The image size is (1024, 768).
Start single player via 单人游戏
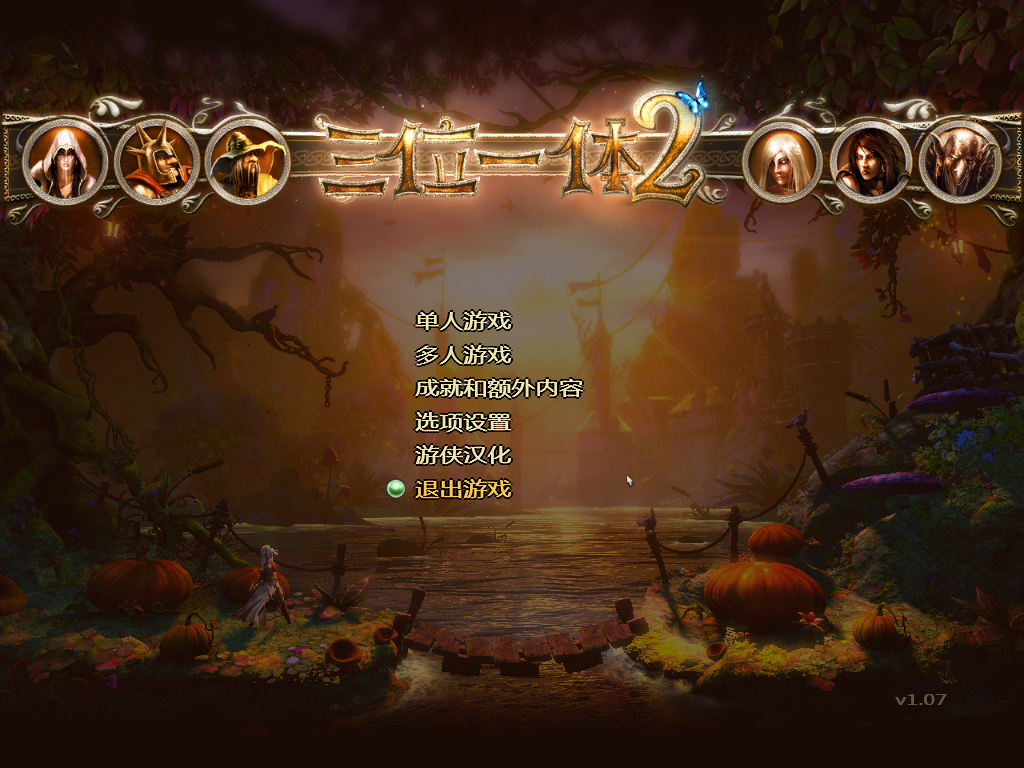462,321
